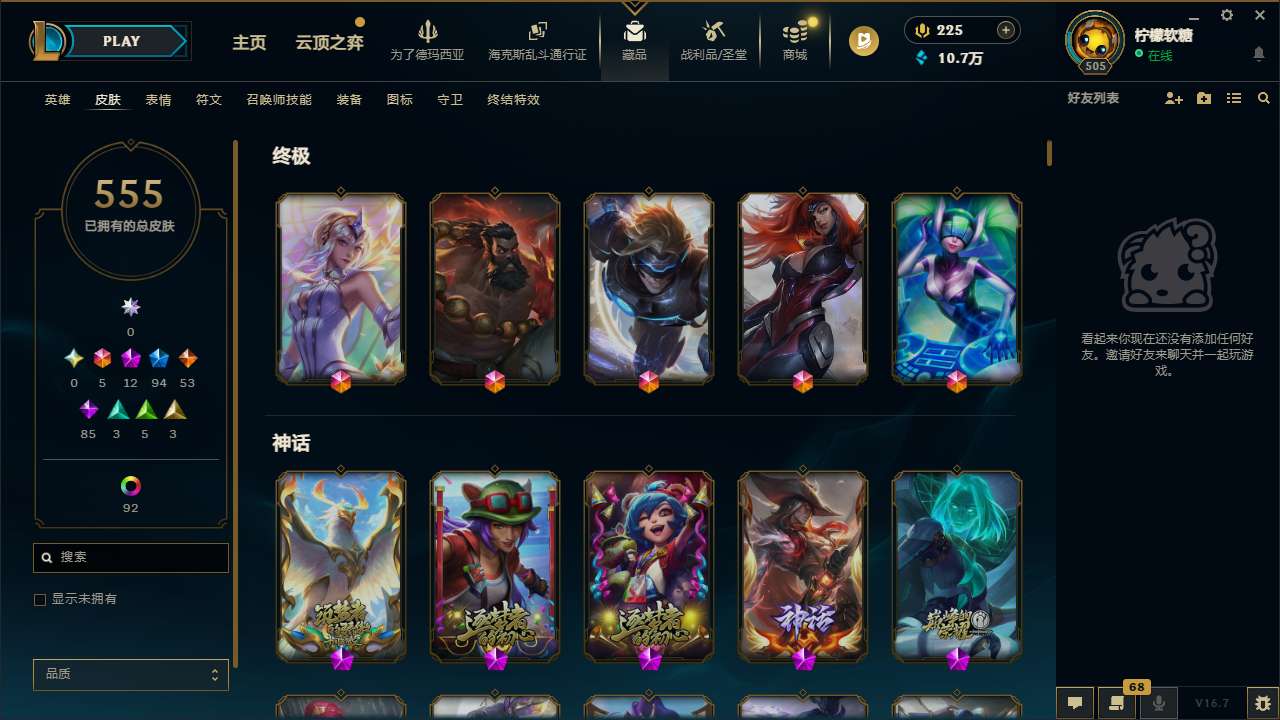The height and width of the screenshot is (720, 1280).
Task: Search friends with the magnifier icon
Action: click(1263, 98)
